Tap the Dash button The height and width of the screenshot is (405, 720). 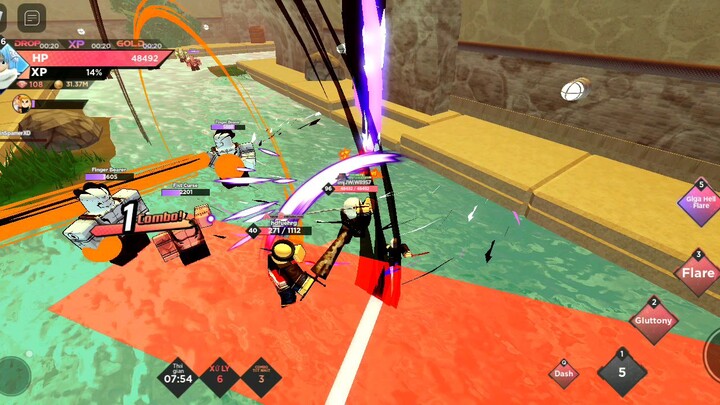pos(564,374)
